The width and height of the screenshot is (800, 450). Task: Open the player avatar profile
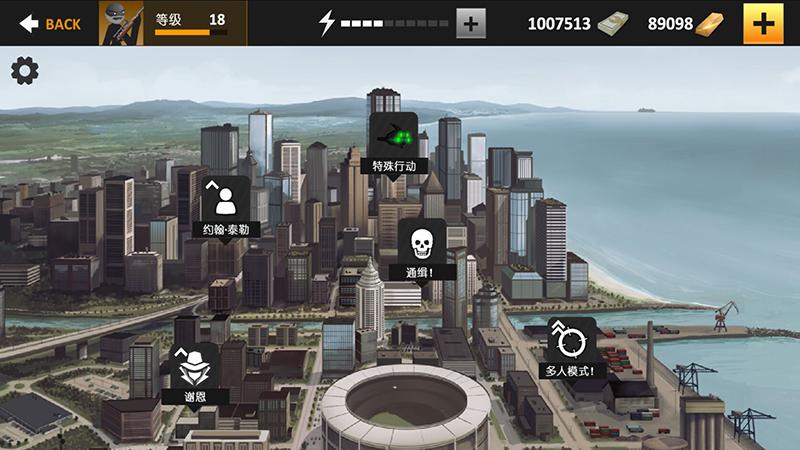(121, 23)
